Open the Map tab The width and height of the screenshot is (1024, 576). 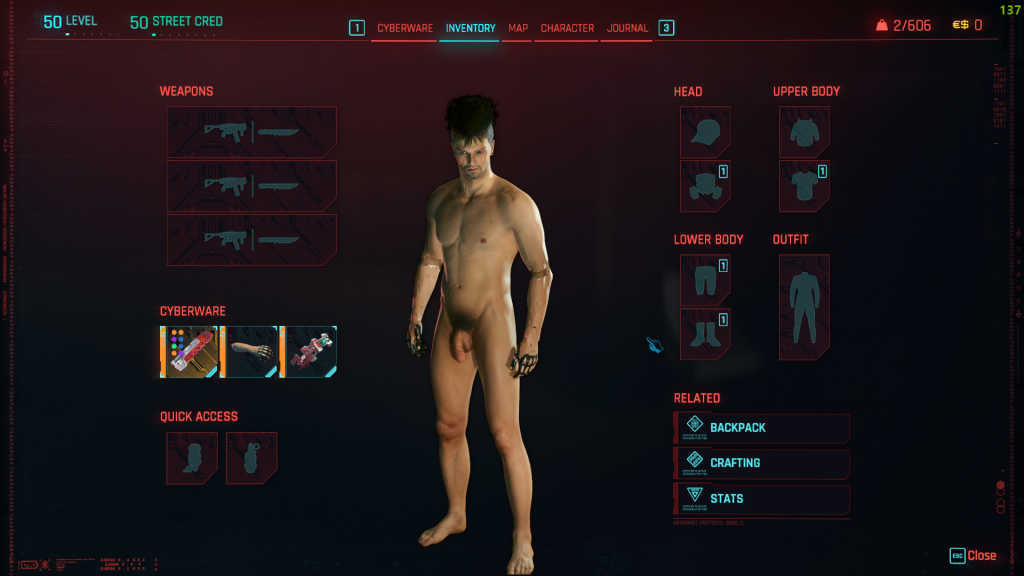518,28
